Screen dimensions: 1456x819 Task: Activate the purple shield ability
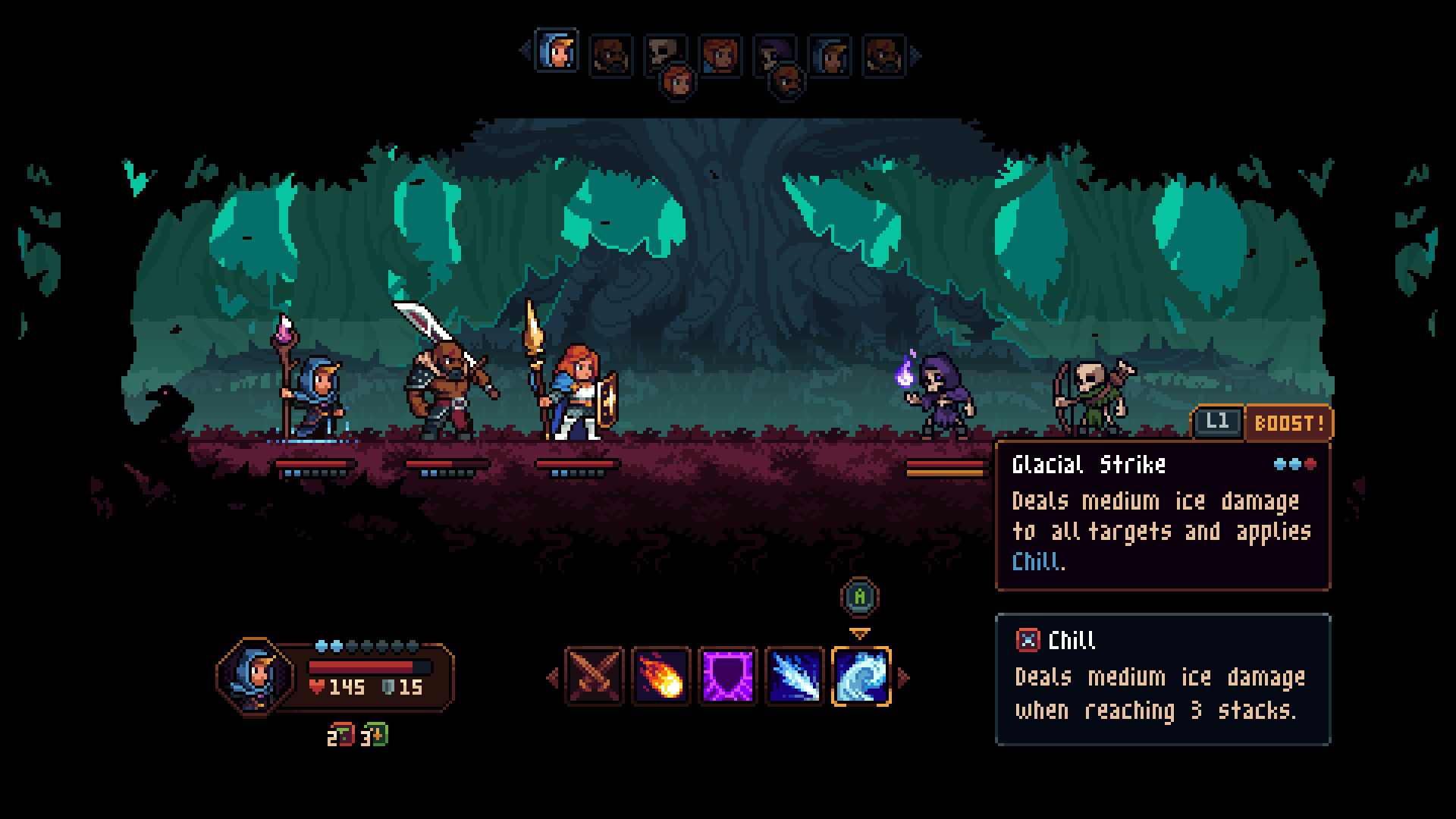728,676
